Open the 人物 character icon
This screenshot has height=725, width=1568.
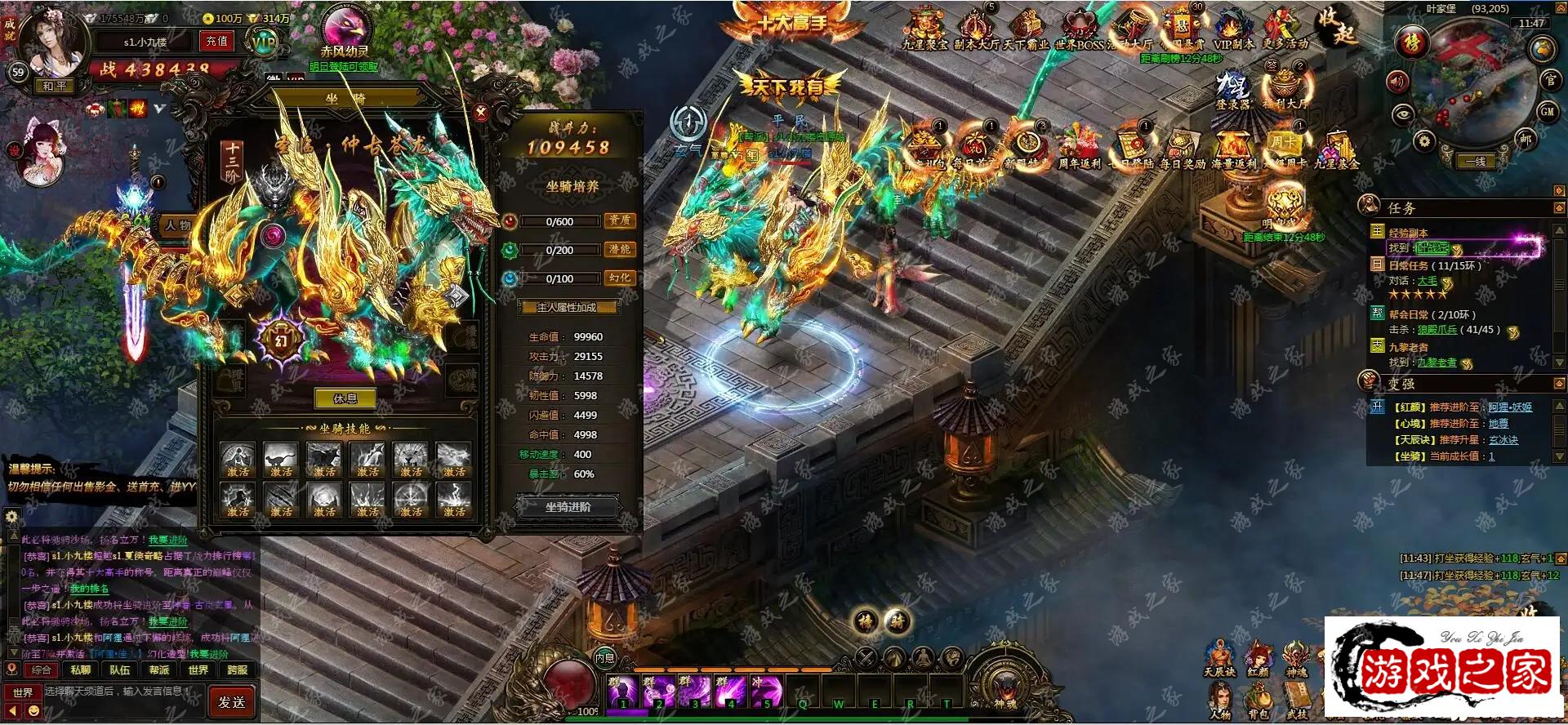click(1220, 702)
